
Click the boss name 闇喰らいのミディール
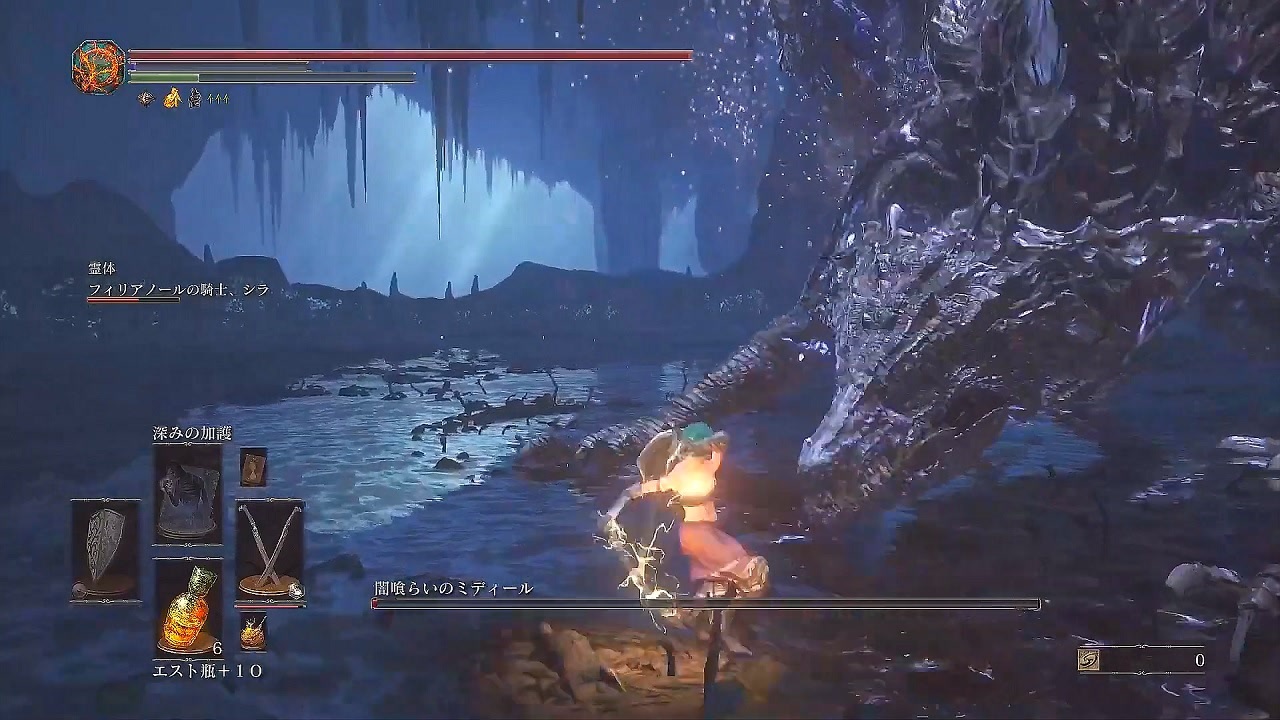[453, 587]
